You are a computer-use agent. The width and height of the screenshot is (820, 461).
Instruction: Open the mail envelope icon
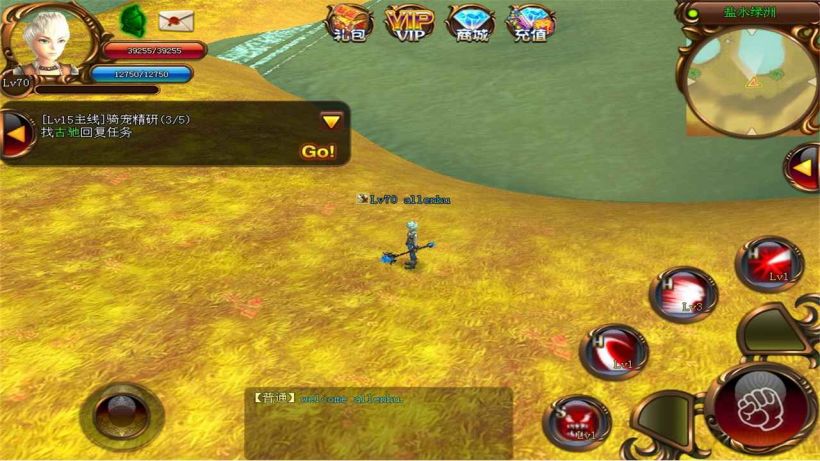[176, 20]
